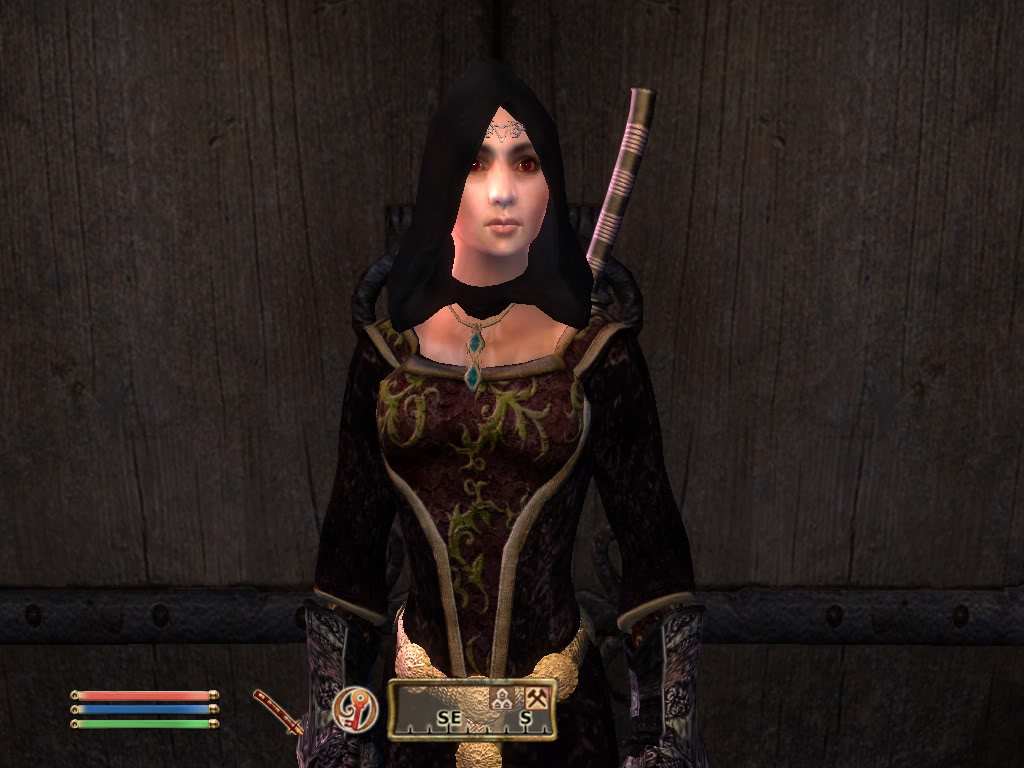Click the compass bar's SE heading

click(449, 717)
